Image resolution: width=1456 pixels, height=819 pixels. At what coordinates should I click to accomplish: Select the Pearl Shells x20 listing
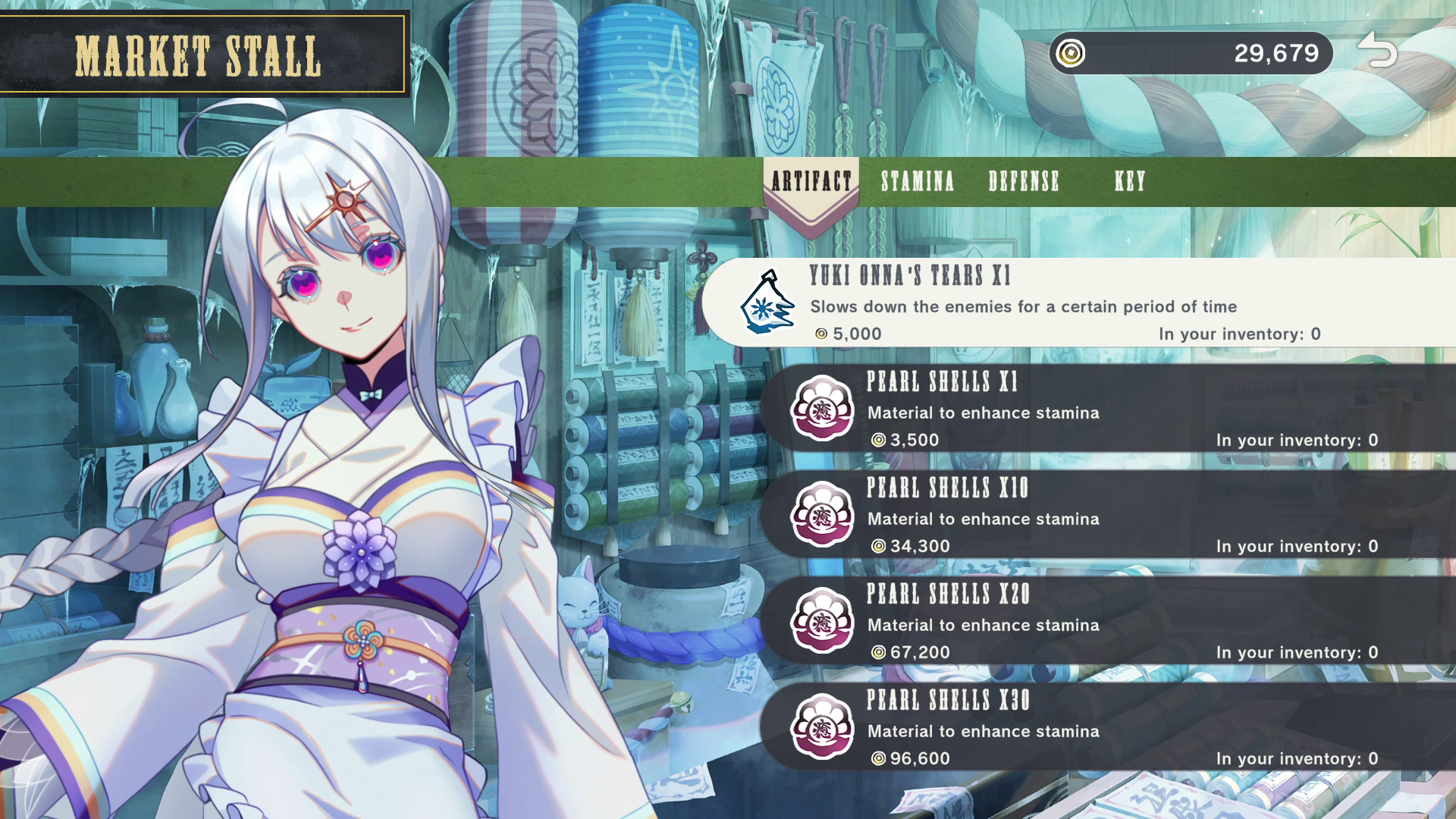click(1062, 620)
